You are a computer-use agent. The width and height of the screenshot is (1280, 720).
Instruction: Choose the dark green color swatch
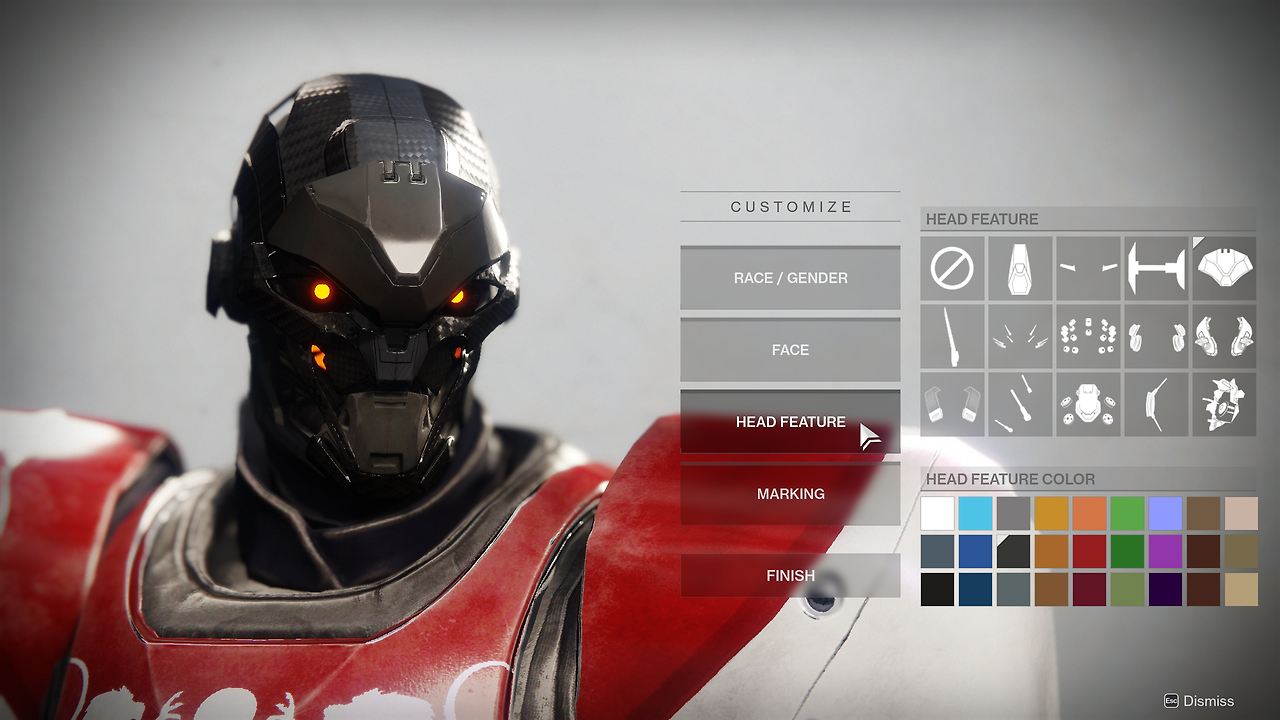tap(1127, 551)
